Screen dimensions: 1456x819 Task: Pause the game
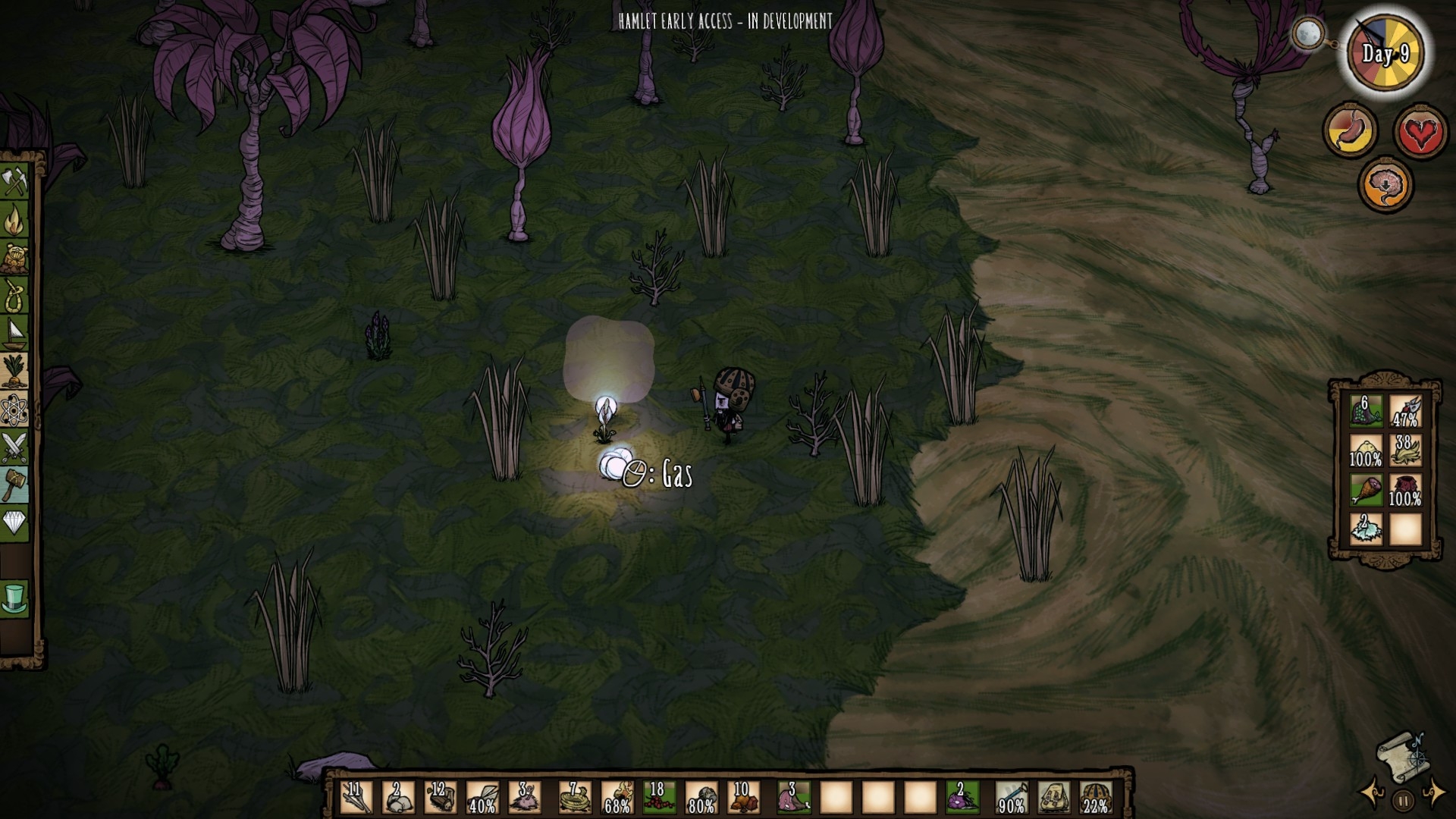tap(1403, 799)
